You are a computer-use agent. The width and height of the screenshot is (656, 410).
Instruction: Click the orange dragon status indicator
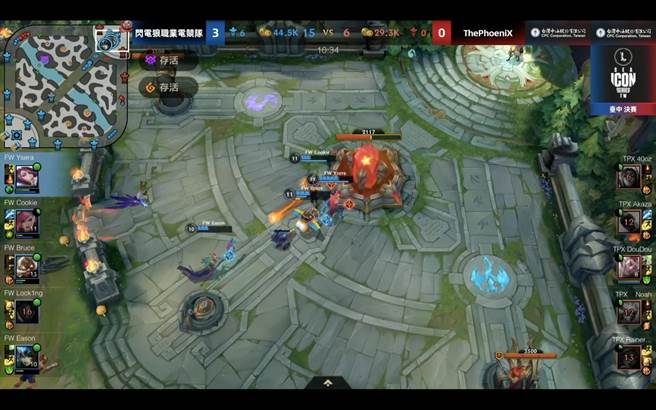click(x=151, y=87)
